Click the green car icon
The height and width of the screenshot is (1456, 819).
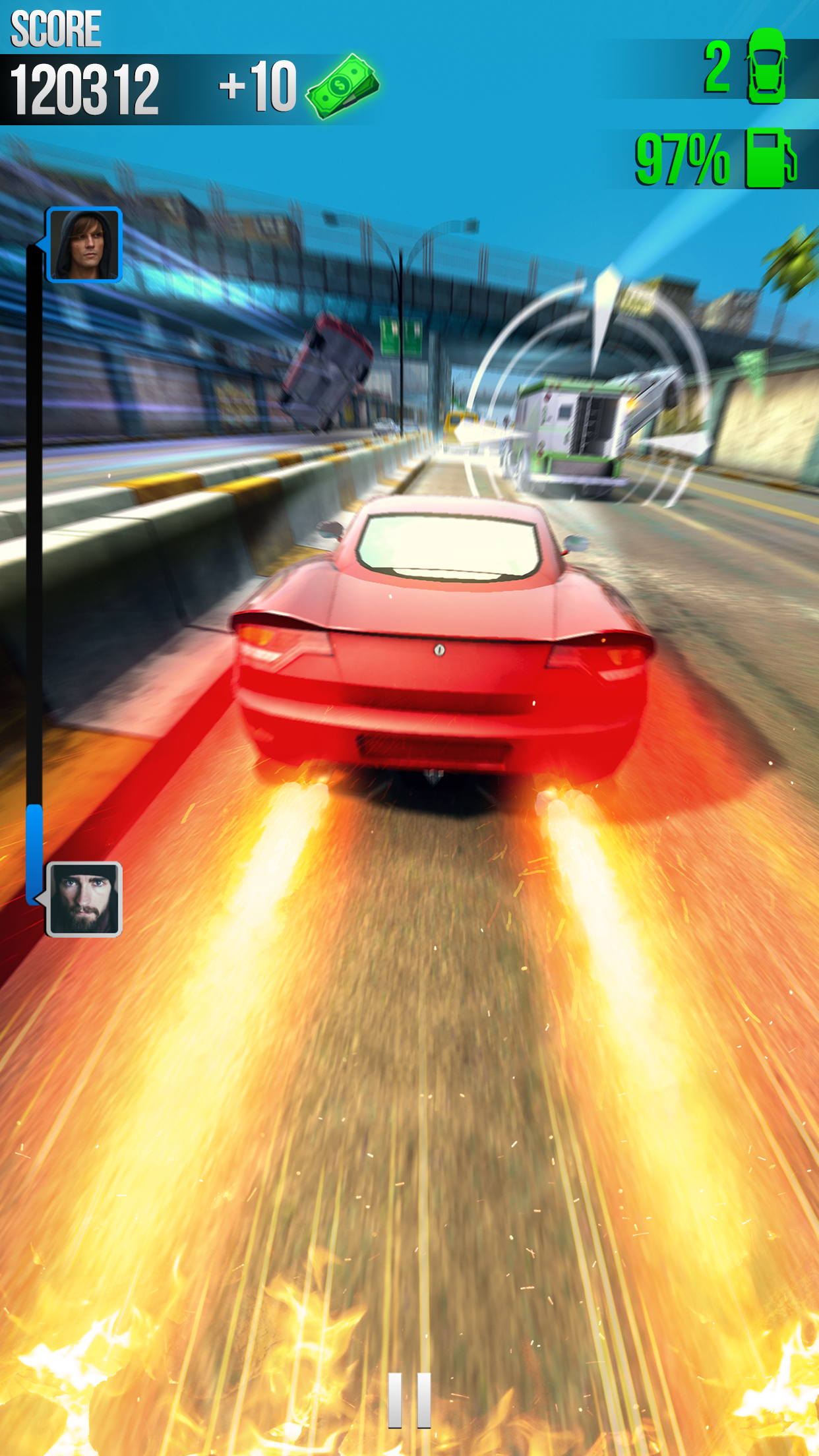766,67
